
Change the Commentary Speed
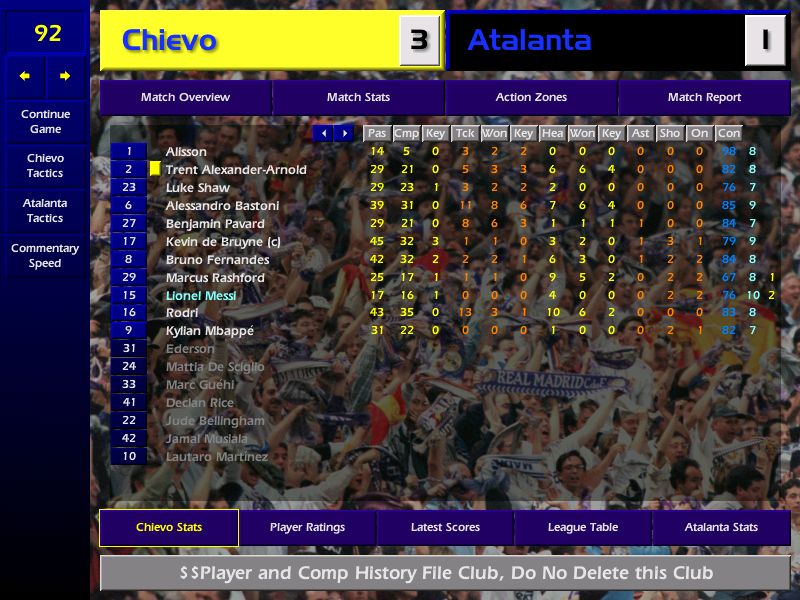click(x=45, y=255)
